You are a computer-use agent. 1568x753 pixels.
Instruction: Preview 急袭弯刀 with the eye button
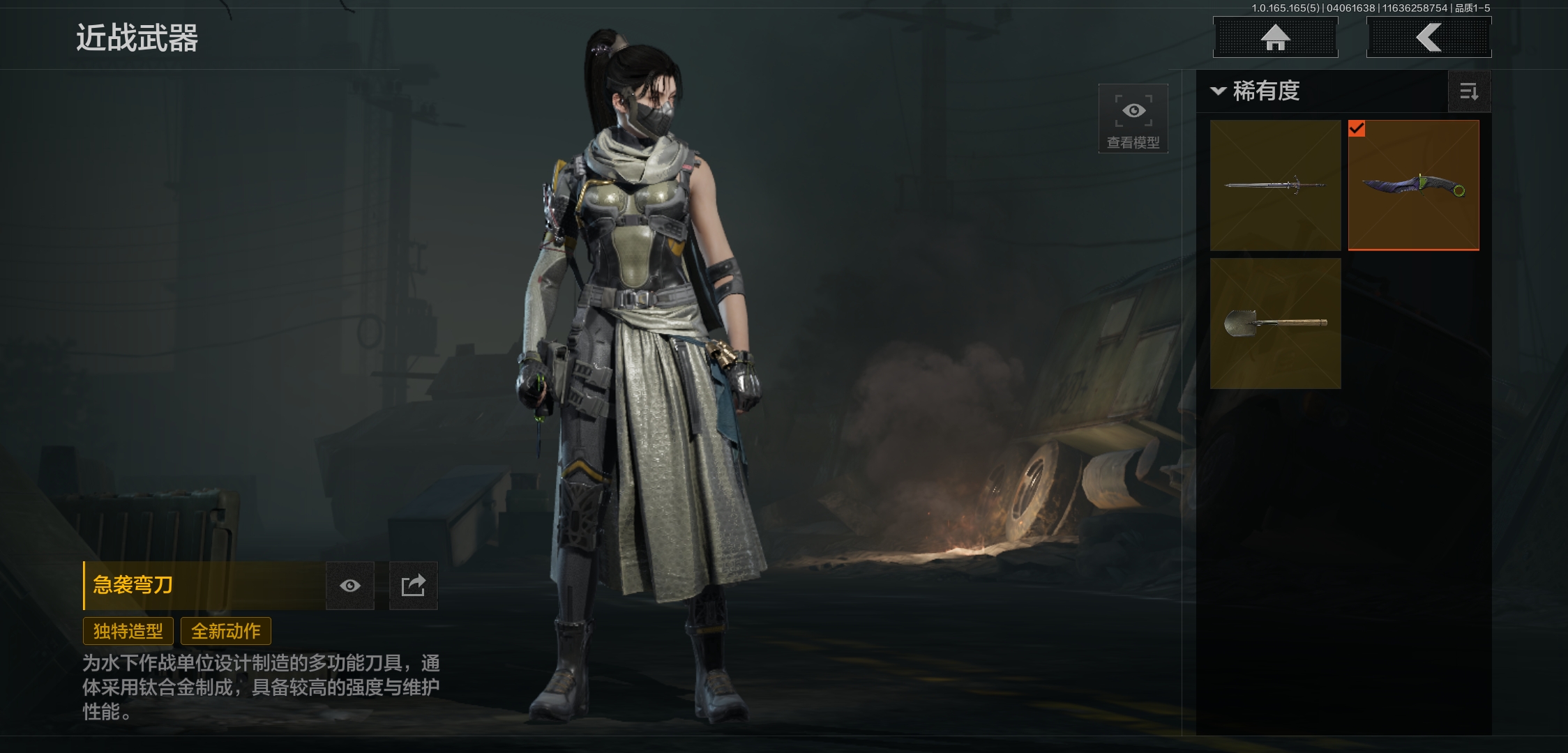point(350,586)
